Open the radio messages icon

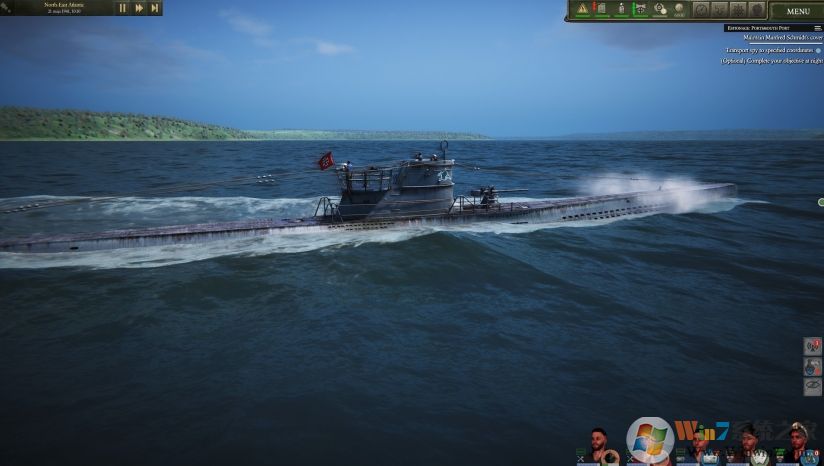pyautogui.click(x=812, y=346)
